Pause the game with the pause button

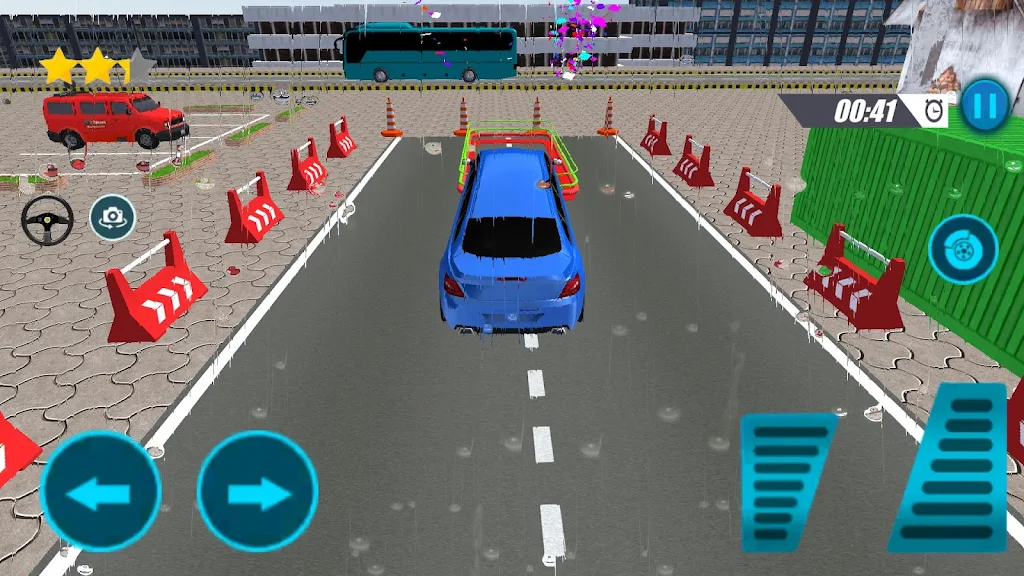click(985, 105)
